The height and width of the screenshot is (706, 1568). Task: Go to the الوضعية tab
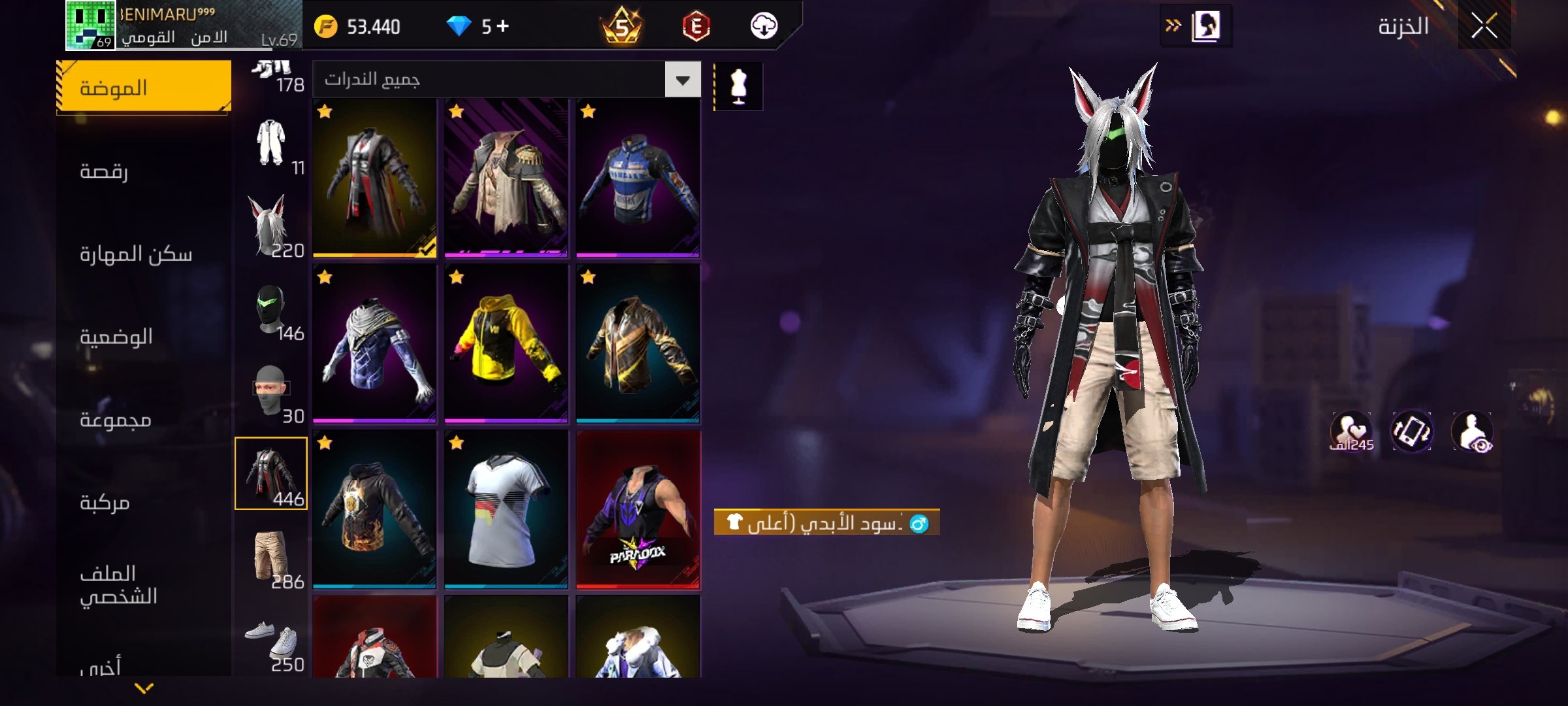pyautogui.click(x=144, y=337)
